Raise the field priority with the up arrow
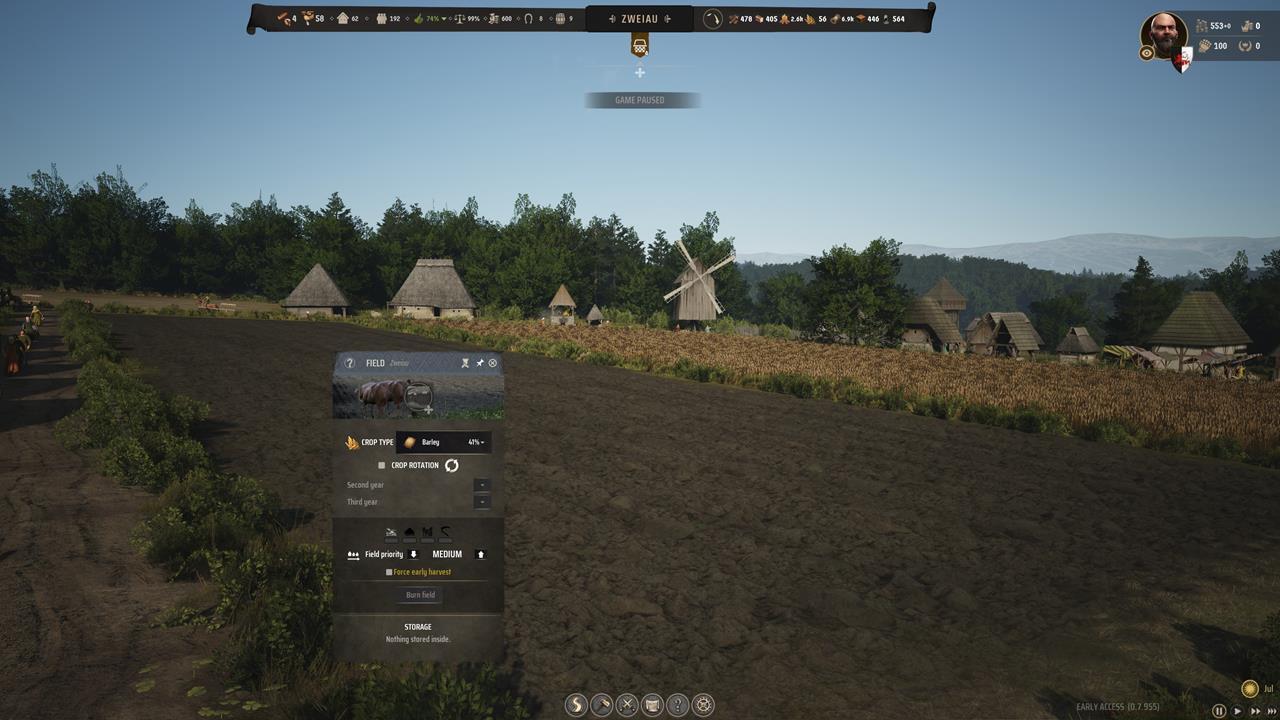 pyautogui.click(x=480, y=554)
